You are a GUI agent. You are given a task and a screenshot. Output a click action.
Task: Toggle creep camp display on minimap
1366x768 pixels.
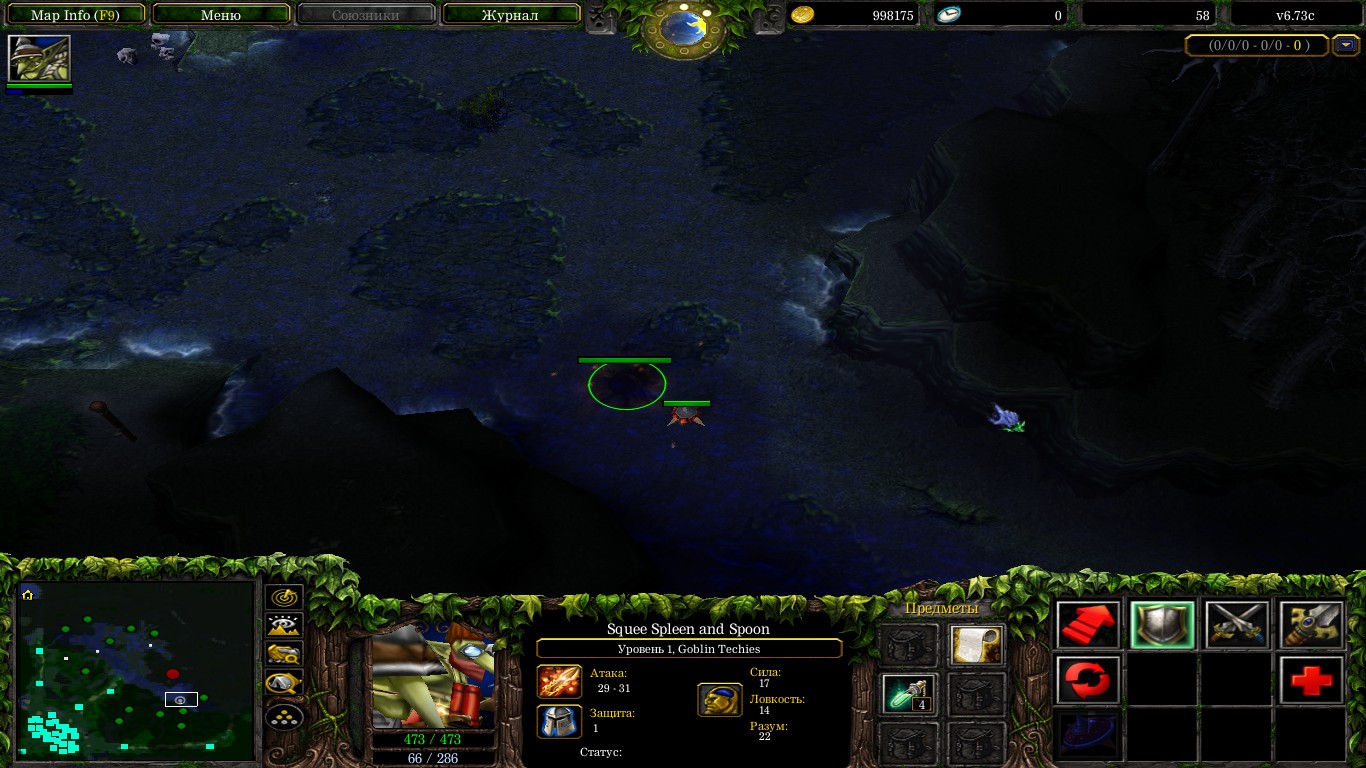coord(285,685)
